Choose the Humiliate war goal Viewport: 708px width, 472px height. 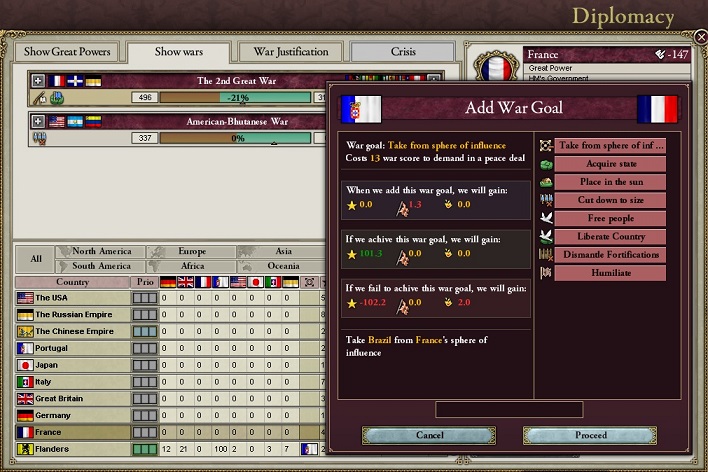point(609,272)
